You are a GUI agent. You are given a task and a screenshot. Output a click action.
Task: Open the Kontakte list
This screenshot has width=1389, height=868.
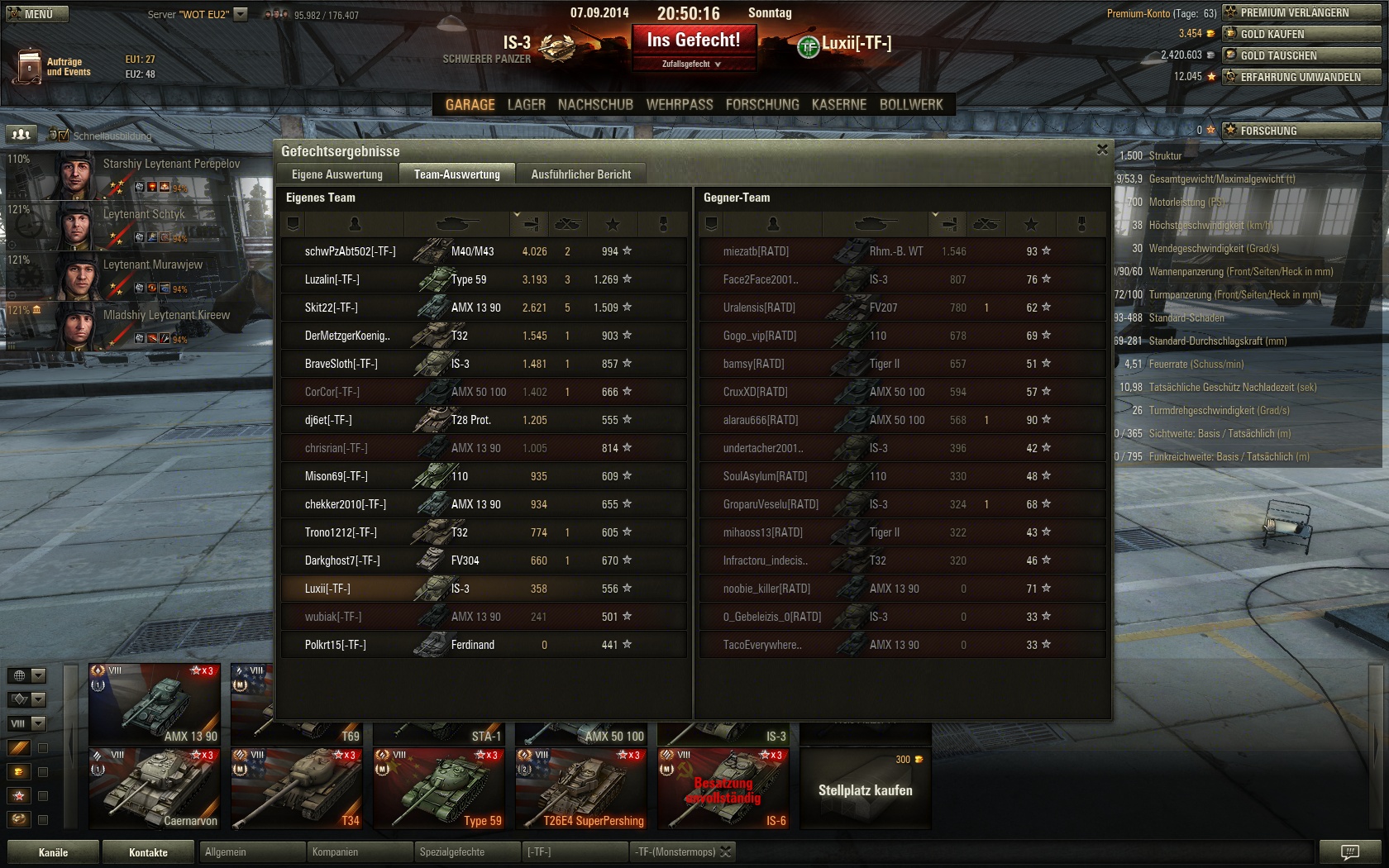pos(148,852)
